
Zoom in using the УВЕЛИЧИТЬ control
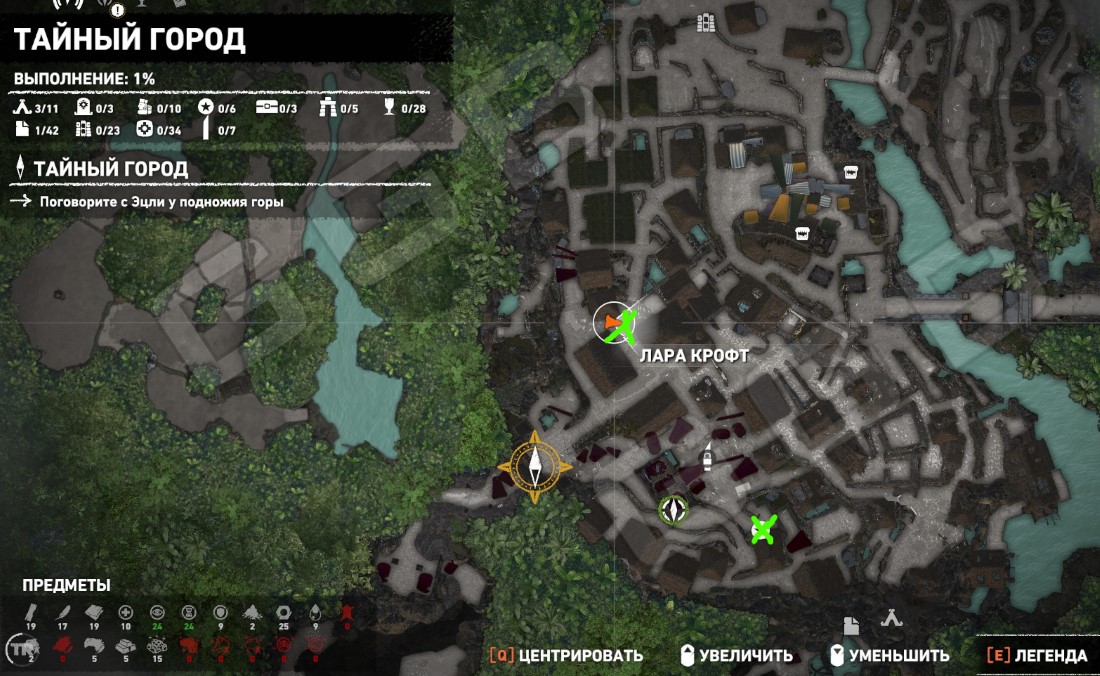point(736,656)
